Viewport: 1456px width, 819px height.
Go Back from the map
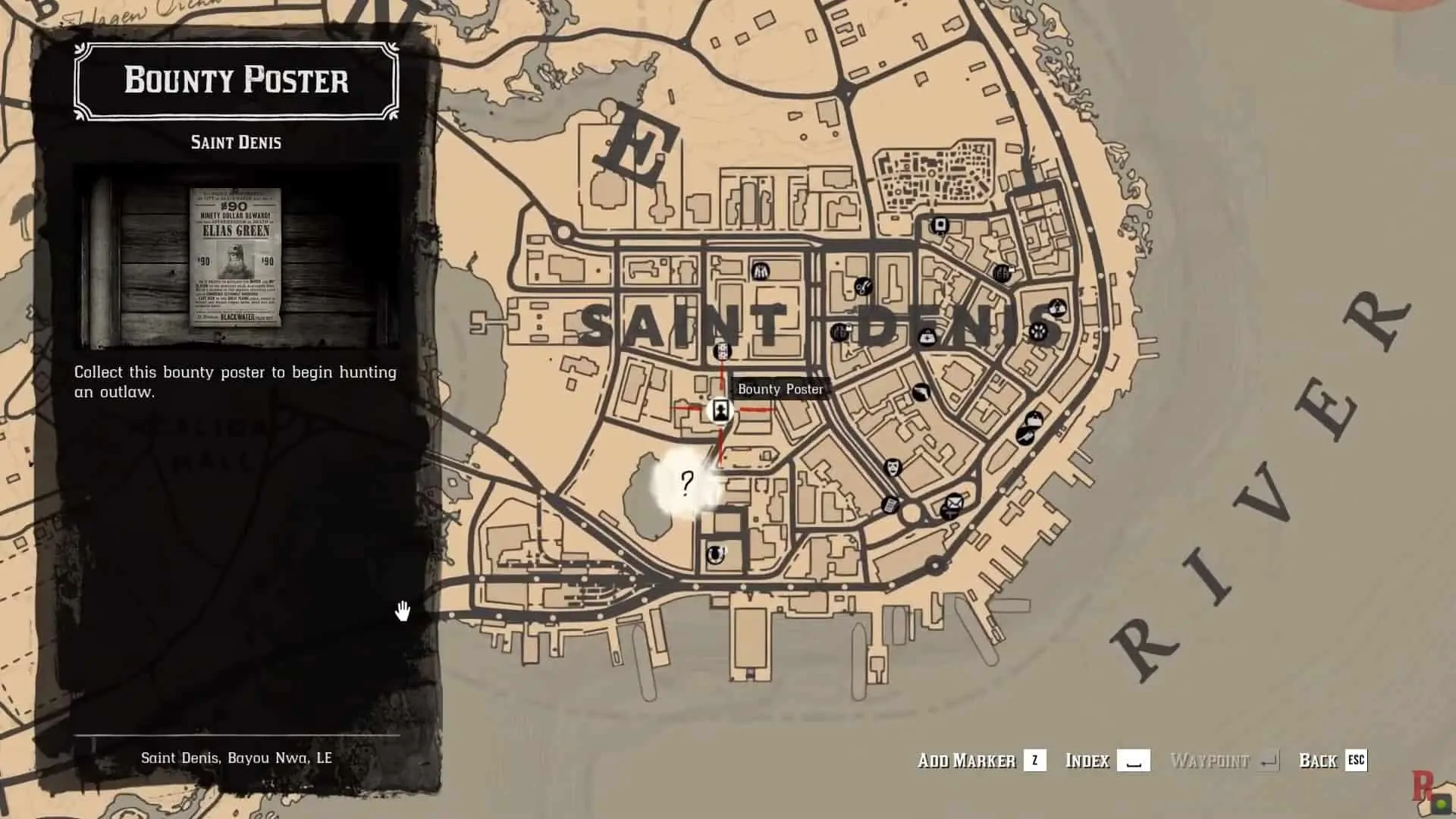click(1332, 761)
